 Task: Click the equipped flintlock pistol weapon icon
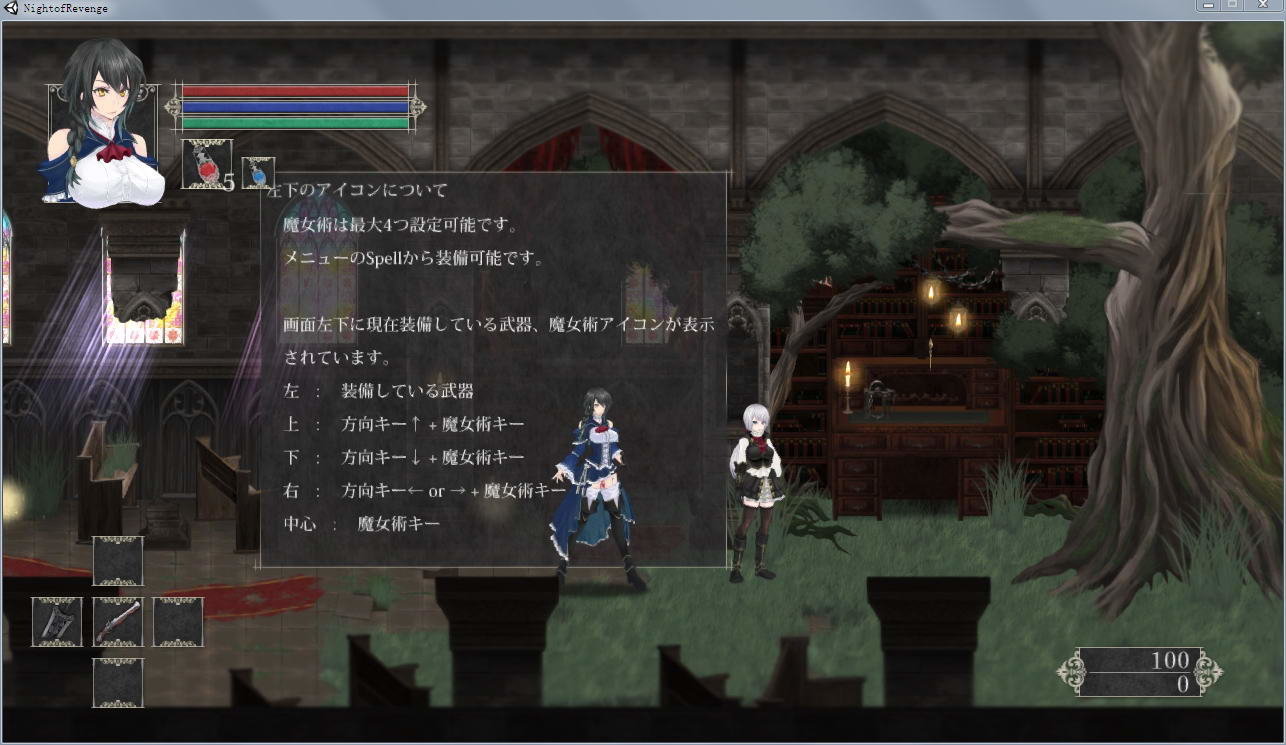coord(118,621)
